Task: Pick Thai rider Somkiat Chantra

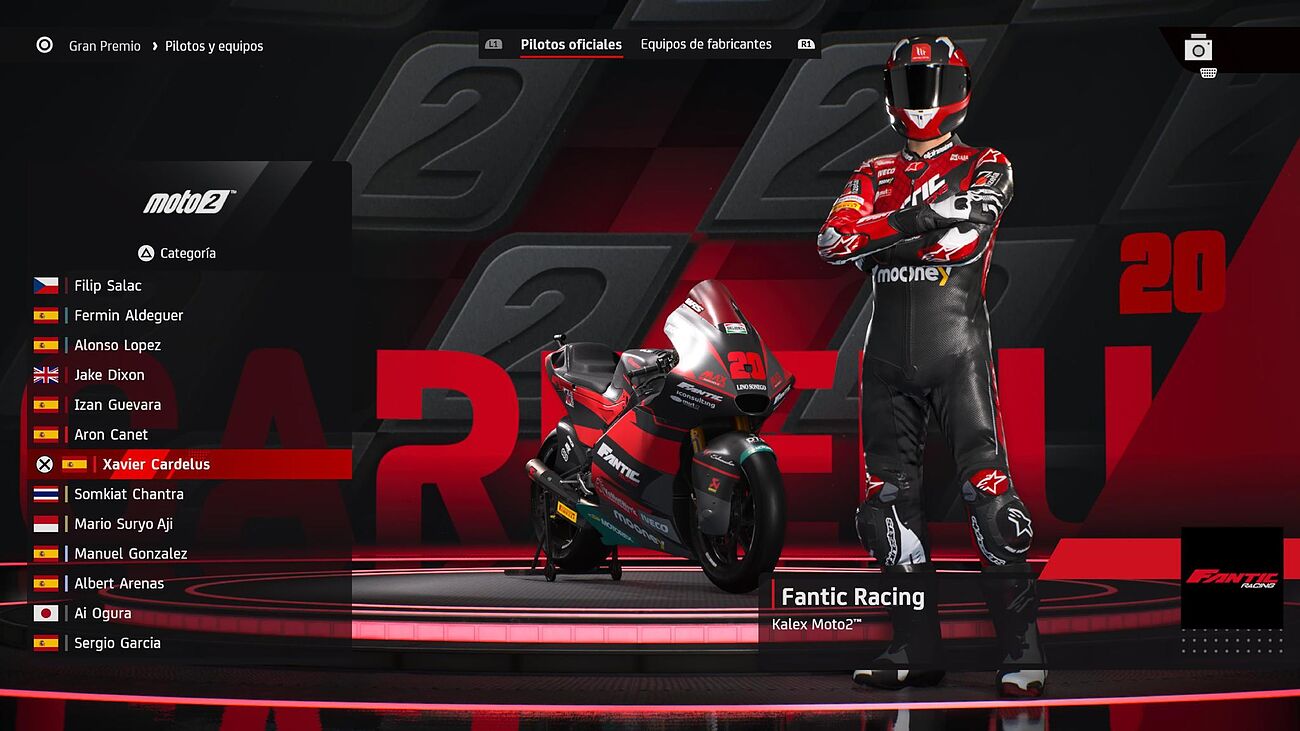Action: click(129, 494)
